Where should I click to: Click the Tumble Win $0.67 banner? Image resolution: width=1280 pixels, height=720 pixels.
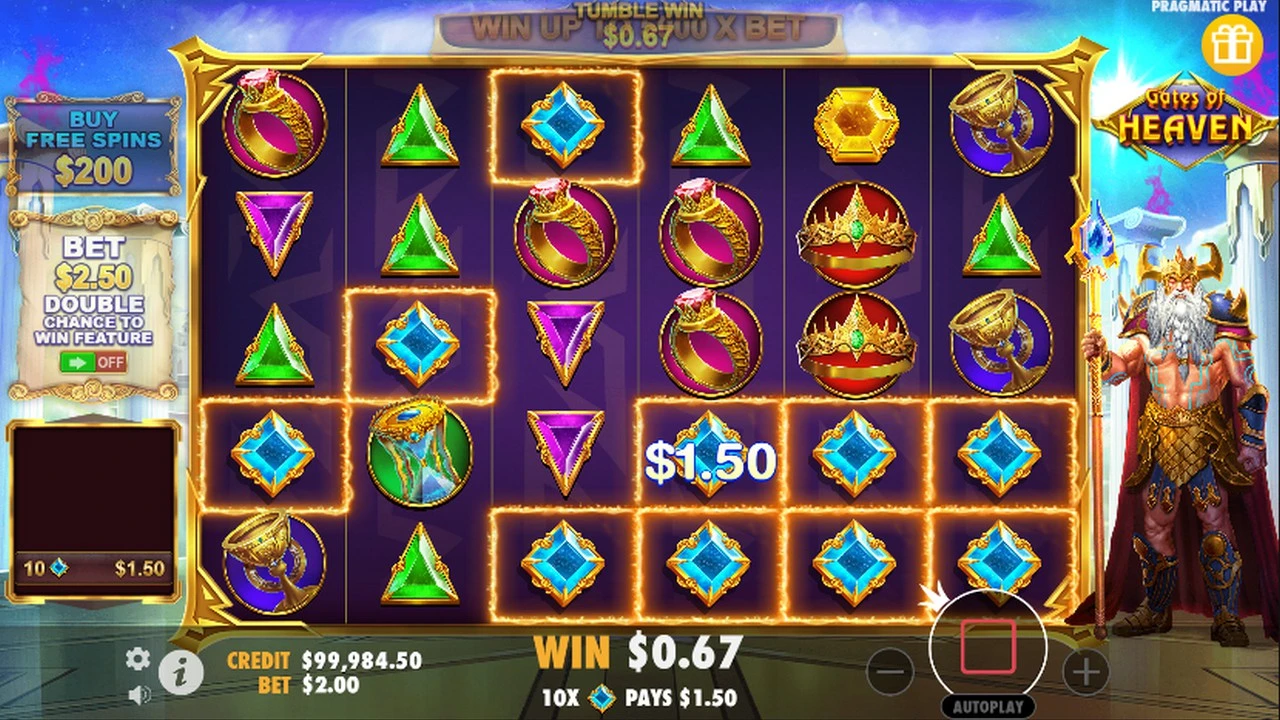[x=638, y=20]
